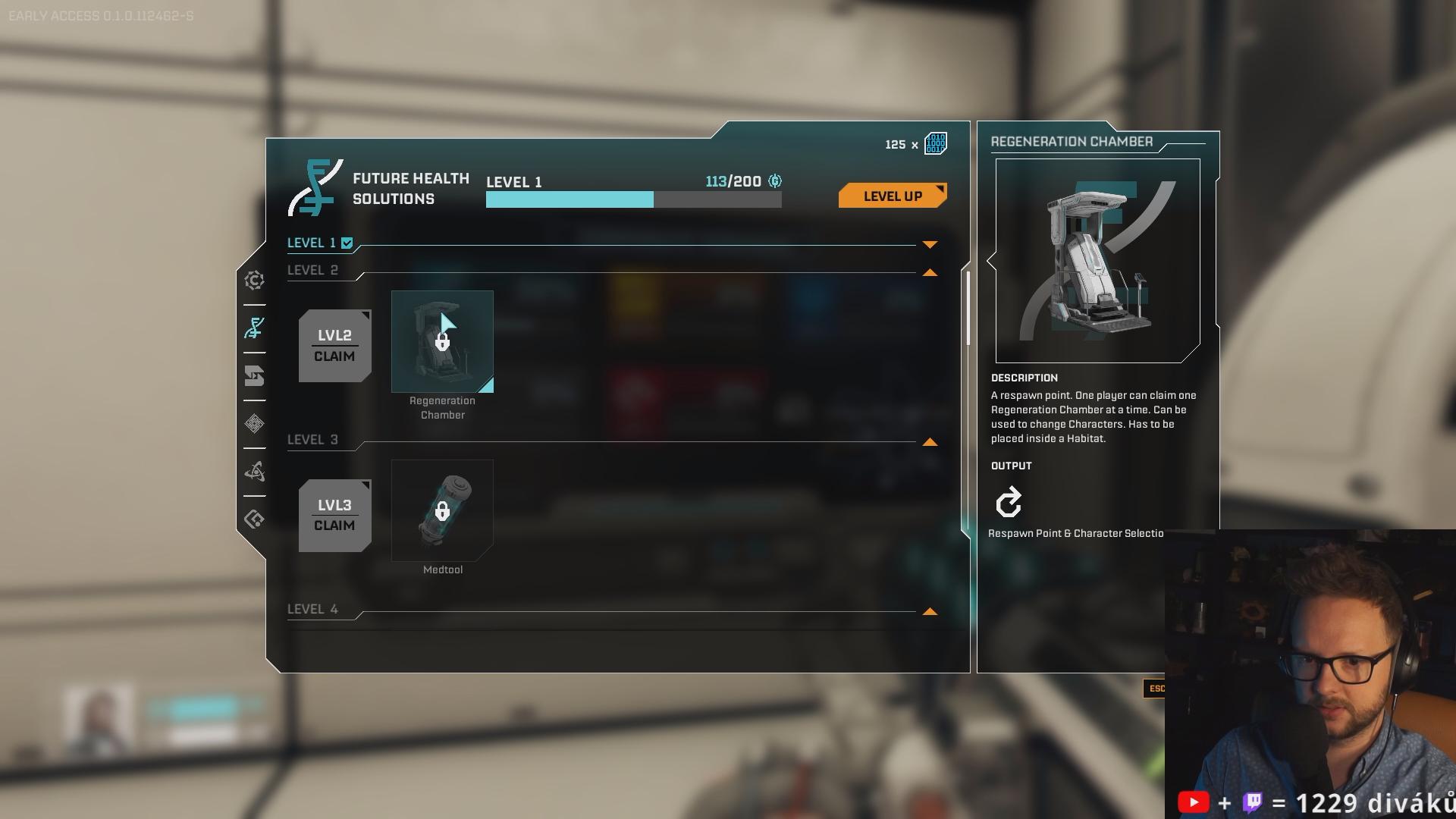This screenshot has width=1456, height=819.
Task: Claim the LVL3 reward
Action: tap(334, 516)
